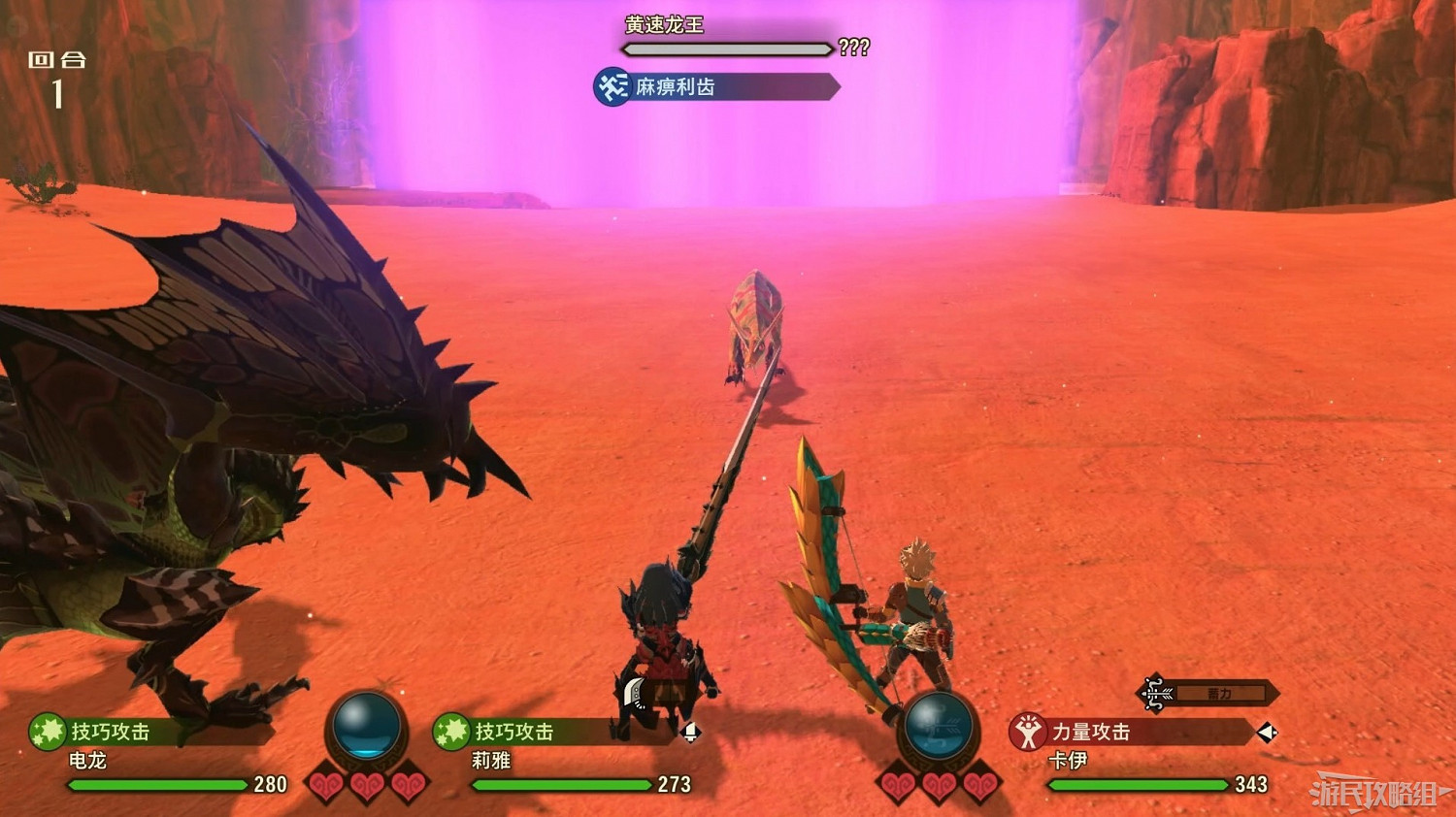Screen dimensions: 1456x817
Task: Click 电龙's green 技巧攻击 attack icon
Action: [50, 730]
